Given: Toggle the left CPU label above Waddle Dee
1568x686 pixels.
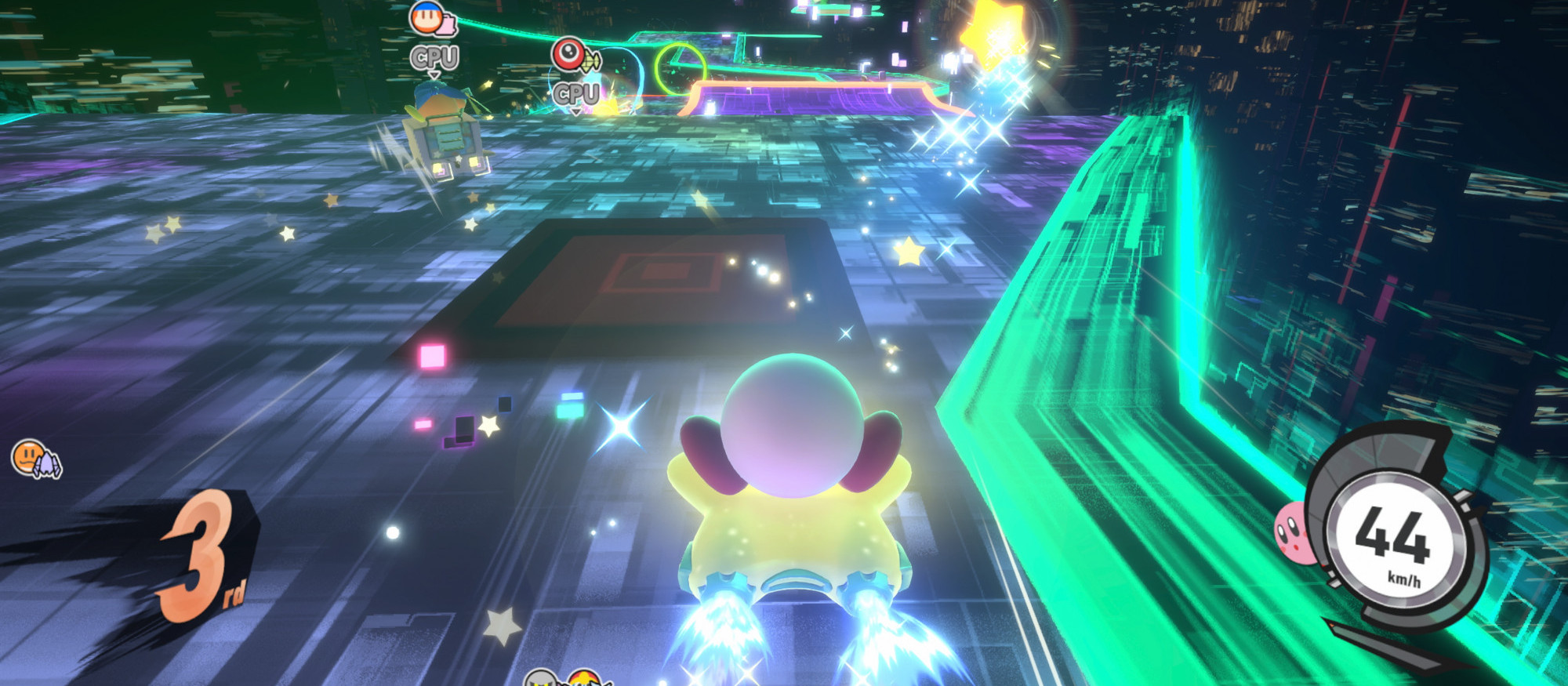Looking at the screenshot, I should pos(434,56).
